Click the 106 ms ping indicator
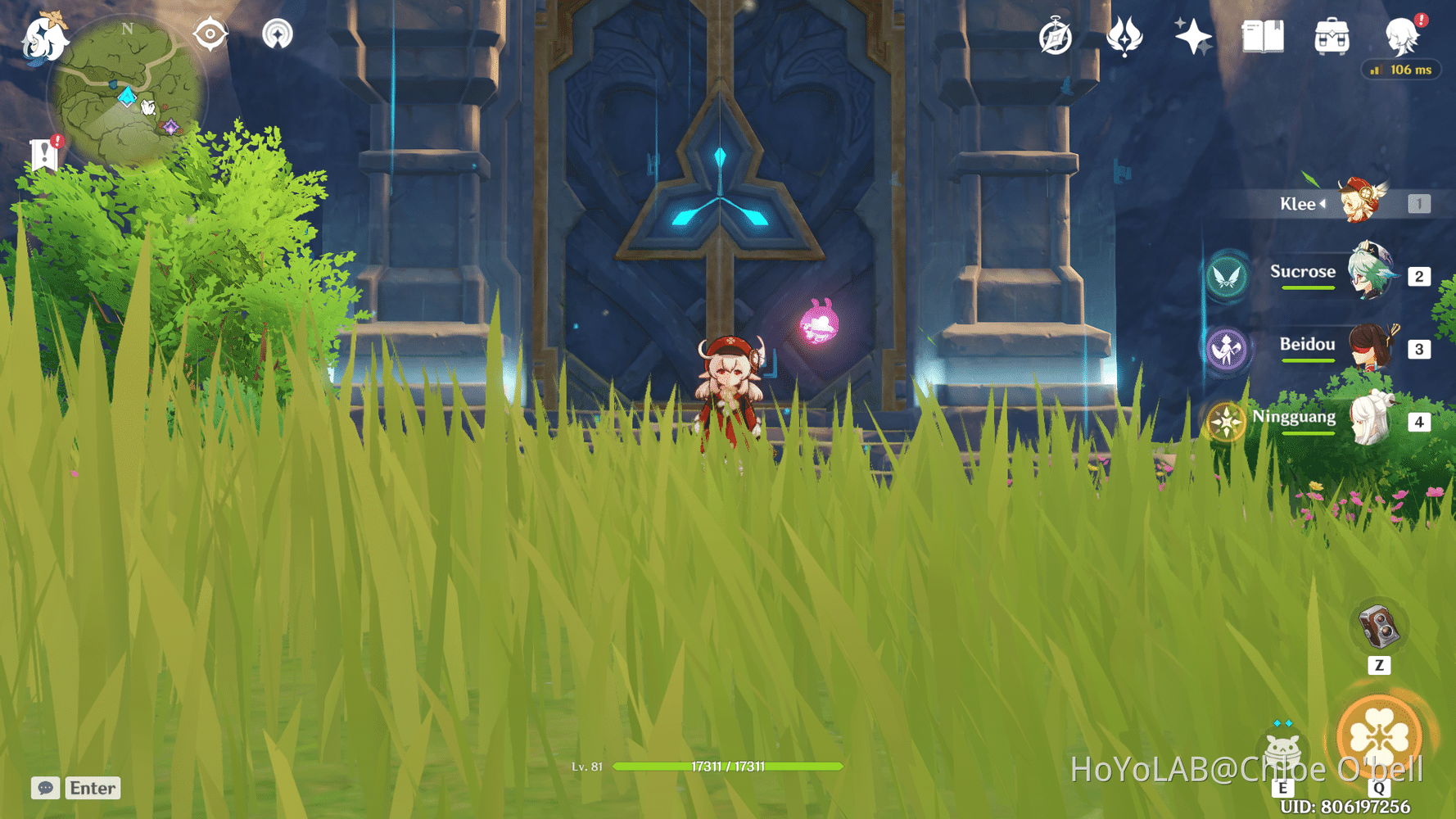The width and height of the screenshot is (1456, 819). 1401,70
